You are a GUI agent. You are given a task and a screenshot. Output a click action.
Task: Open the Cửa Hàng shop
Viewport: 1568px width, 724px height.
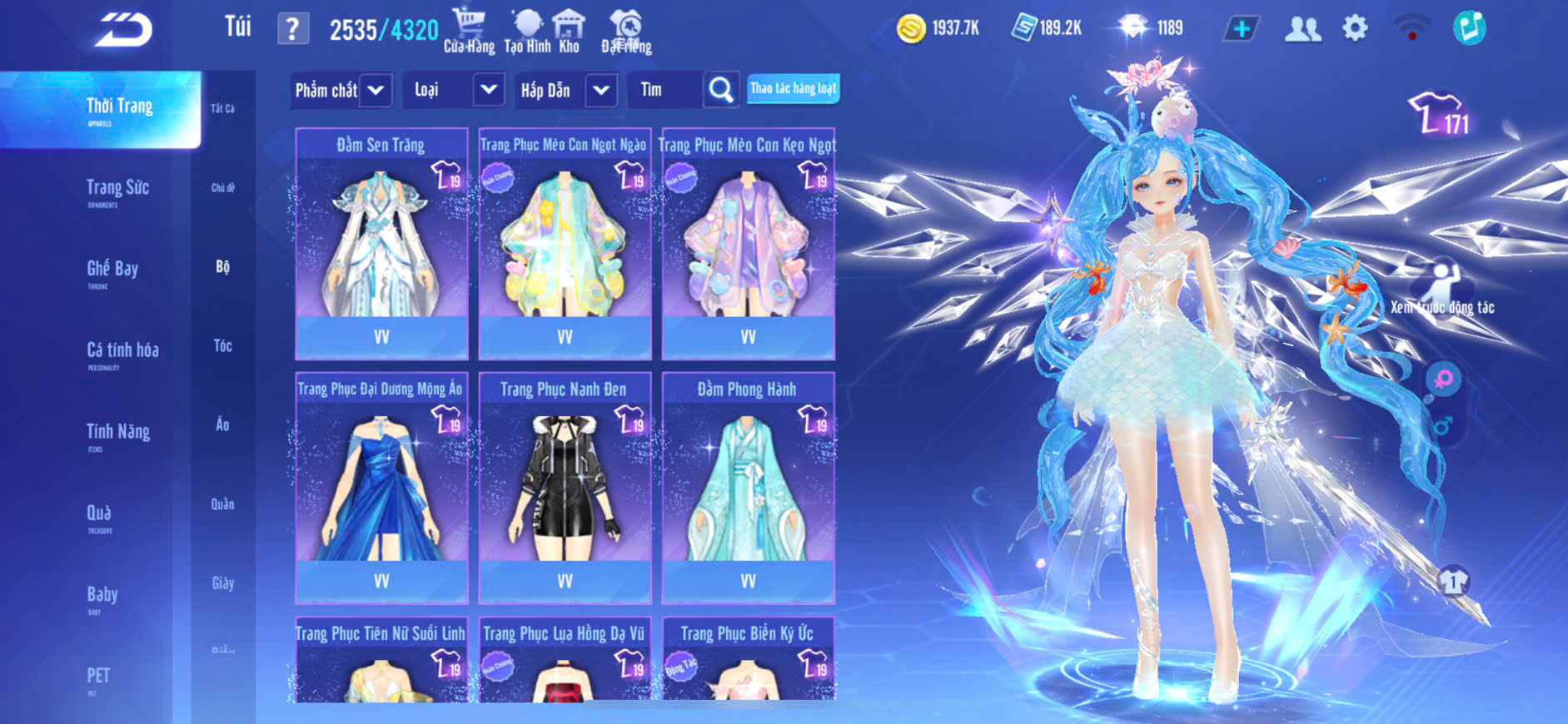[469, 31]
